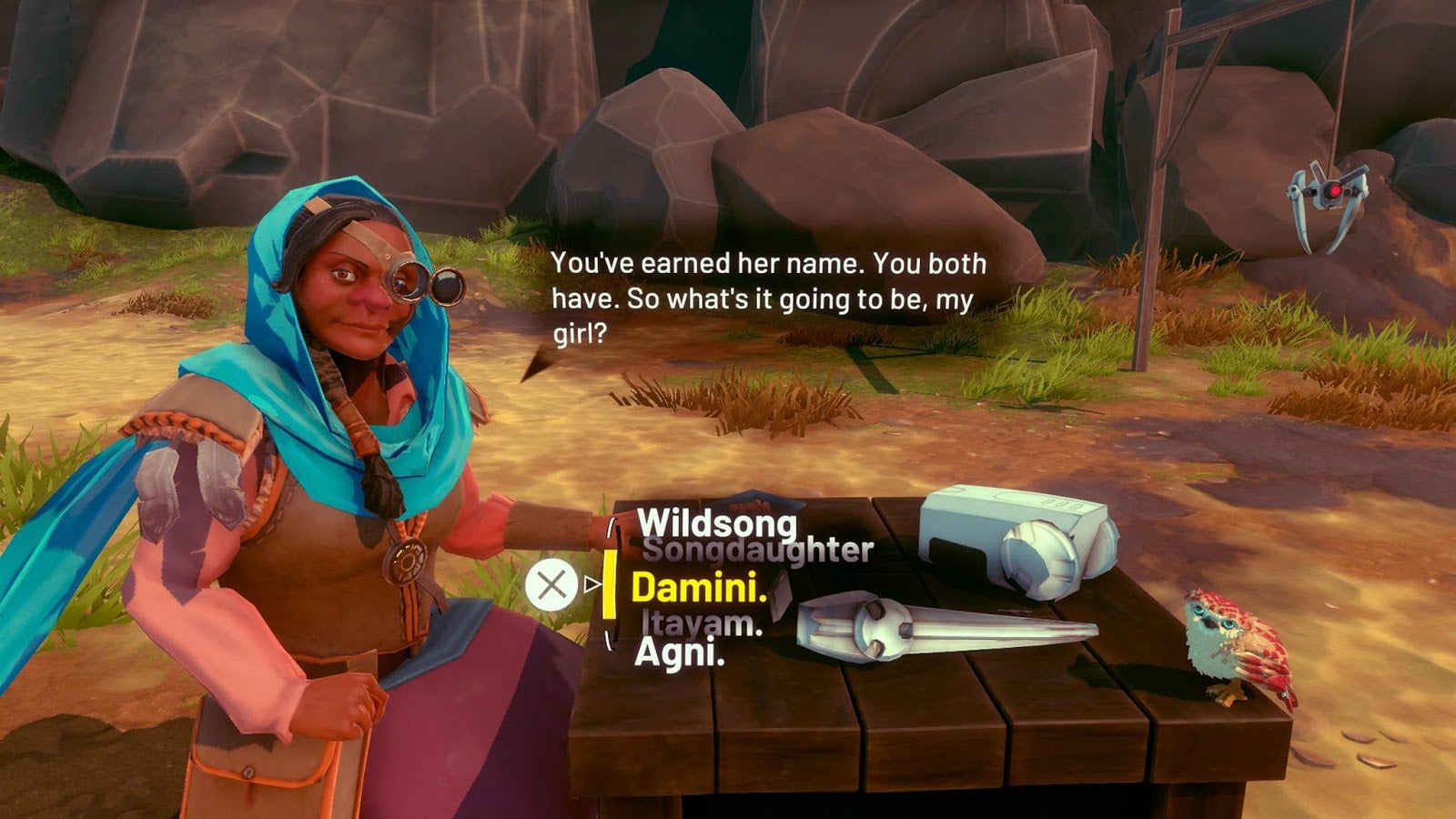Select the highlighted Damini reply
The width and height of the screenshot is (1456, 819).
pyautogui.click(x=698, y=588)
